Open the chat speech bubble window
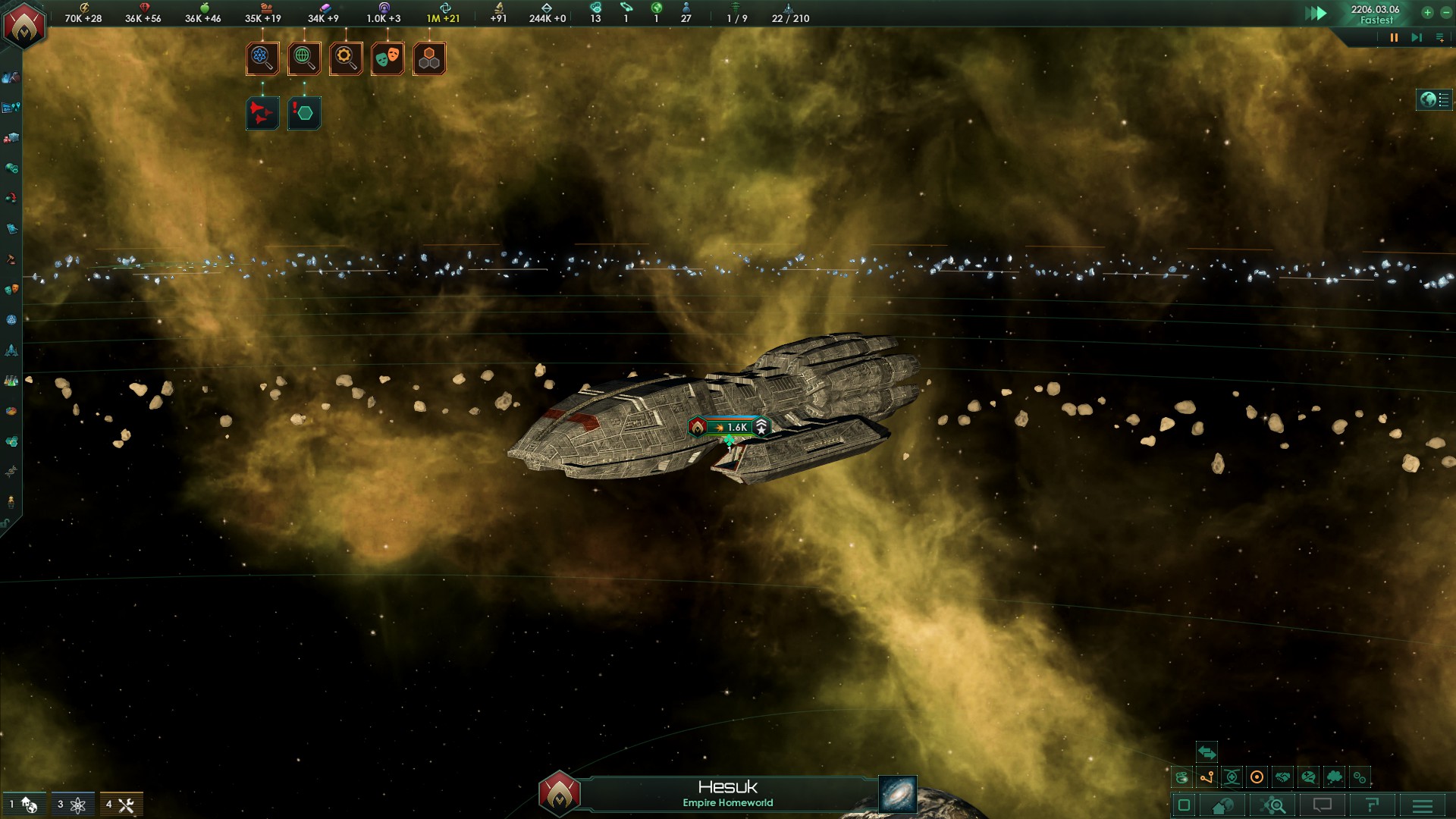 [x=1322, y=805]
